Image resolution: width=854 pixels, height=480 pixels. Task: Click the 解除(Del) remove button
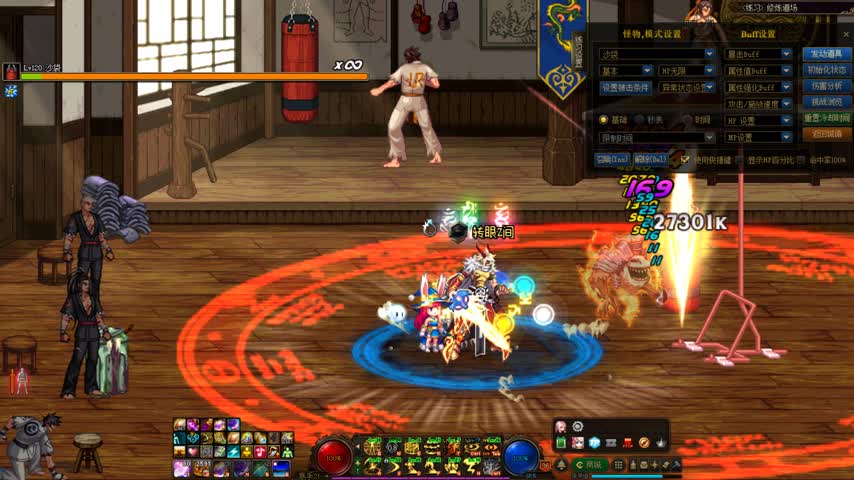(651, 159)
